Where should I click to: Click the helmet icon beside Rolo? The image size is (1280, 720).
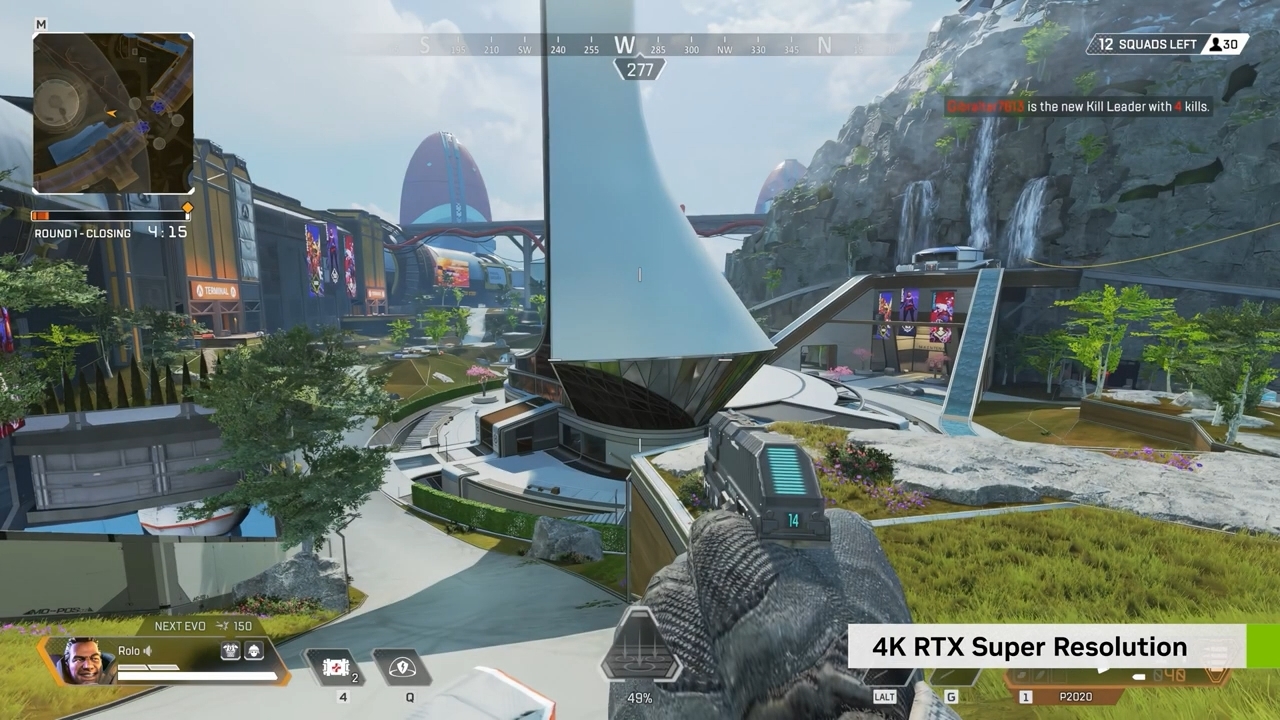click(254, 651)
